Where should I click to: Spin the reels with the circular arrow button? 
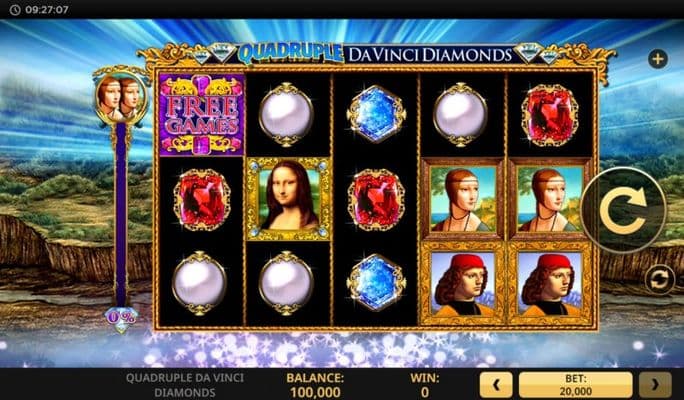click(624, 210)
